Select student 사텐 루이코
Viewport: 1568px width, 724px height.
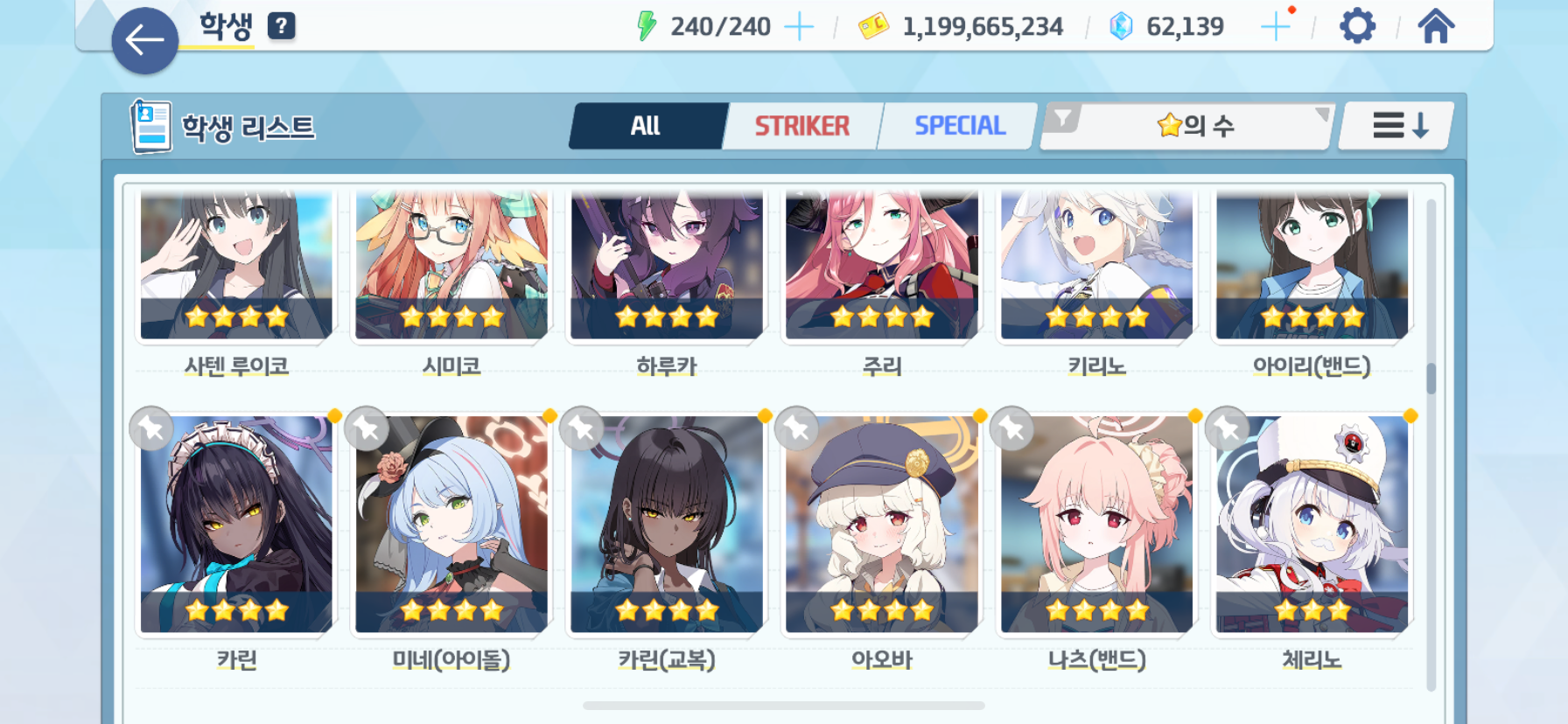click(x=236, y=267)
